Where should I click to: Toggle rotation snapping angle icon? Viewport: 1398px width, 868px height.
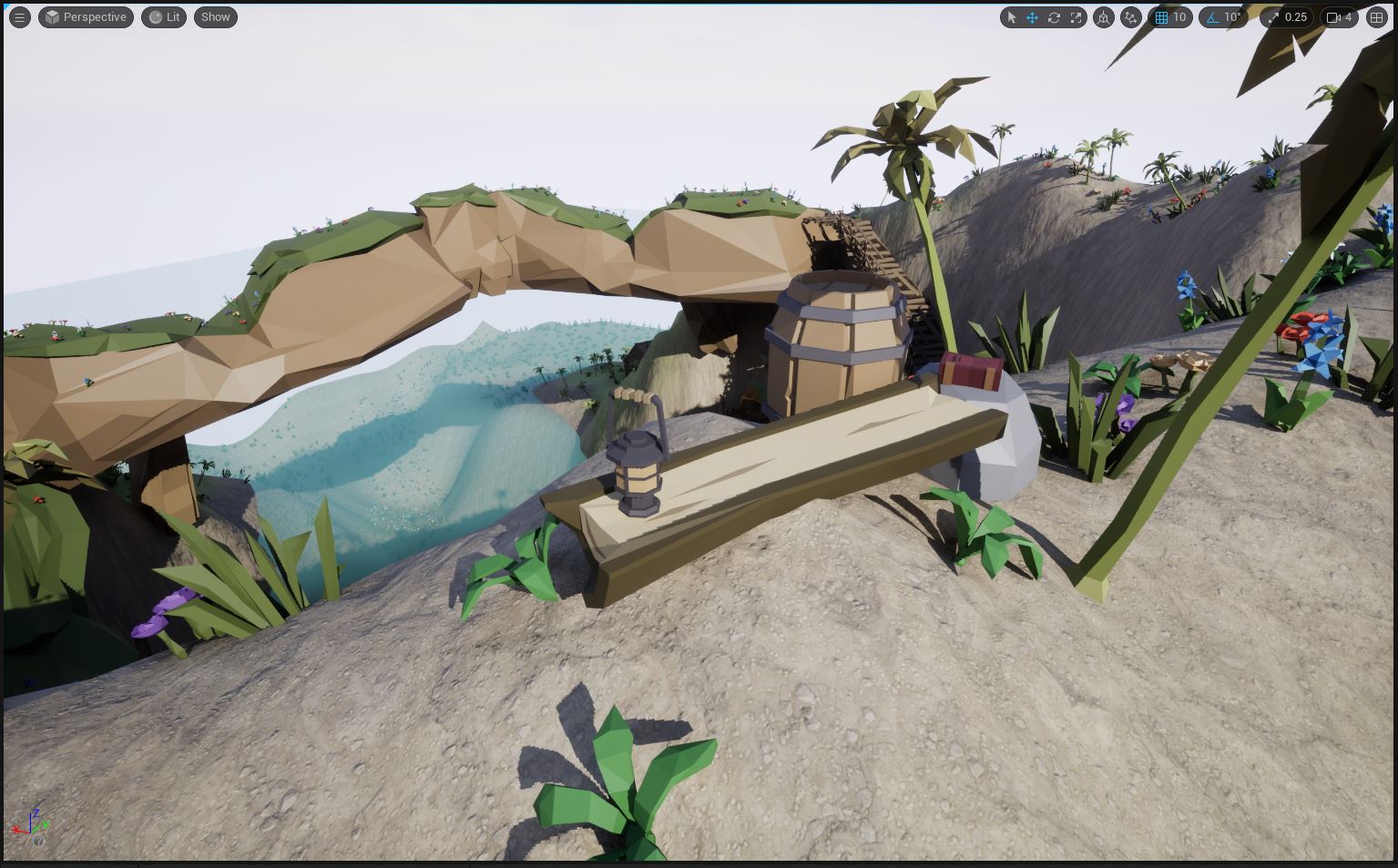tap(1211, 16)
